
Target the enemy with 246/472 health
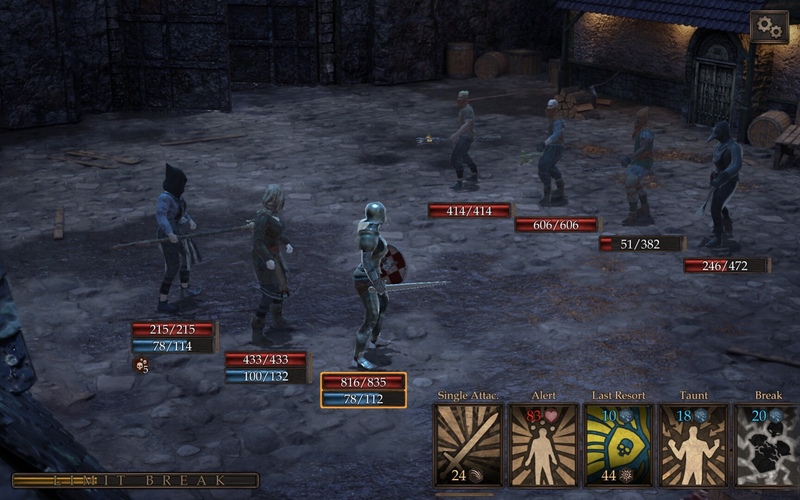722,190
